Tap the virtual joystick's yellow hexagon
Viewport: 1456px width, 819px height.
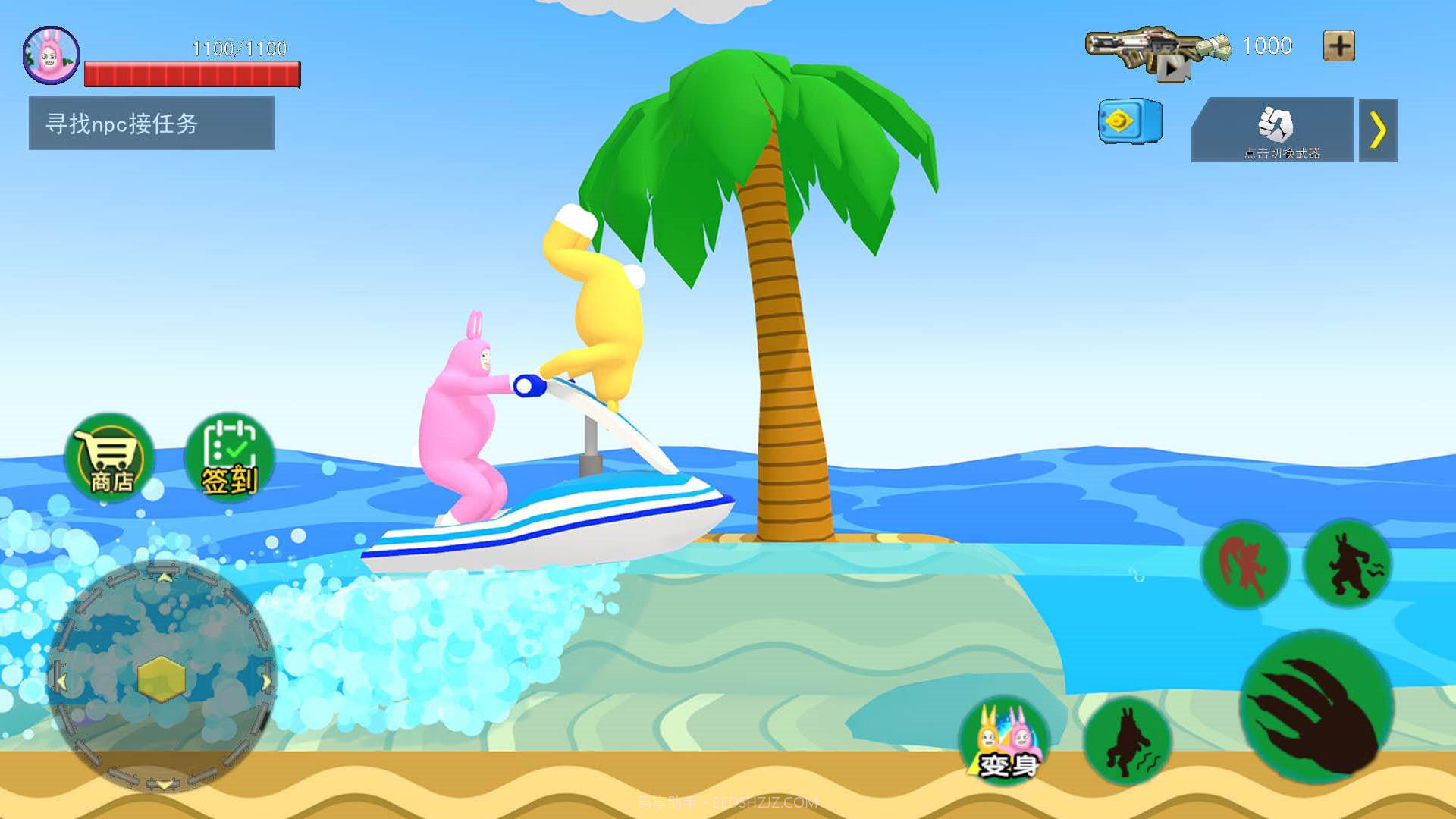pos(162,677)
